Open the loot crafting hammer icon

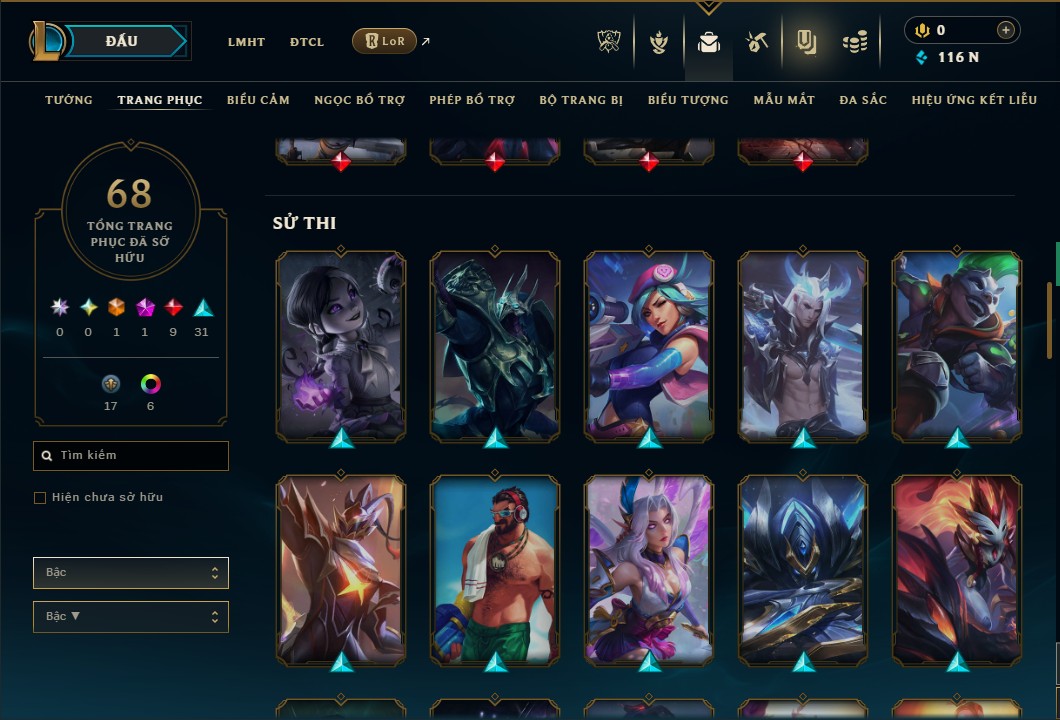coord(757,42)
